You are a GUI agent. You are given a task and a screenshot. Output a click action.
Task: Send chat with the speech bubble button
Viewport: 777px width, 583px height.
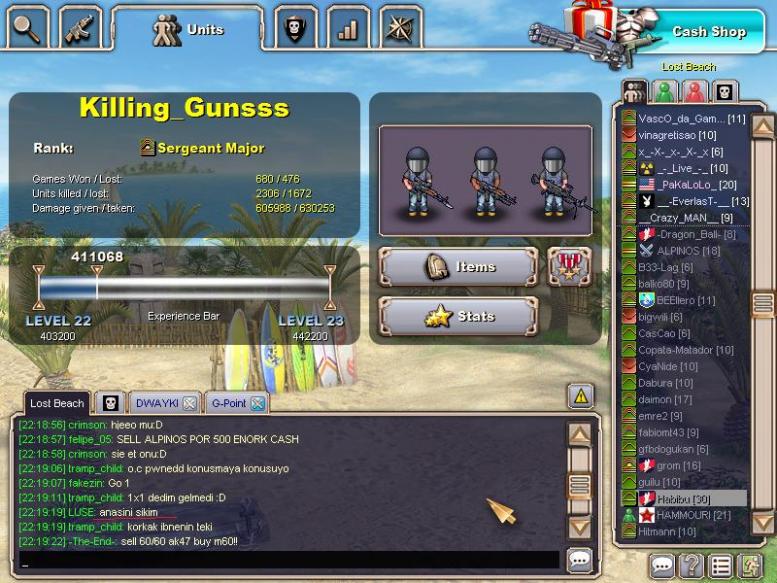[x=579, y=560]
